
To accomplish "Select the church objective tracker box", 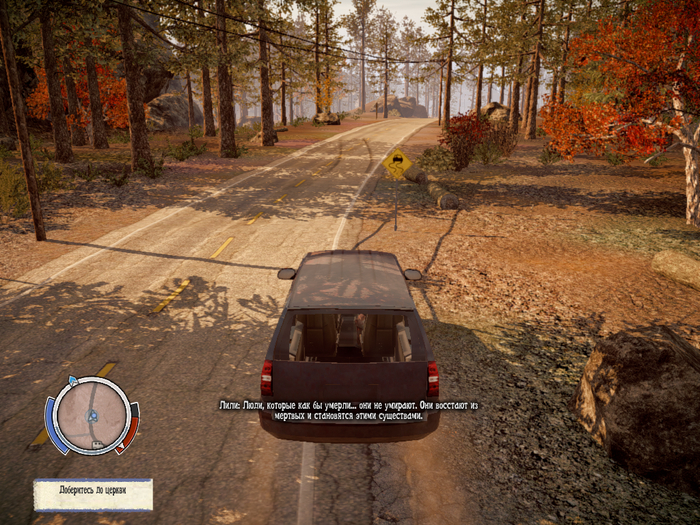I will (93, 494).
